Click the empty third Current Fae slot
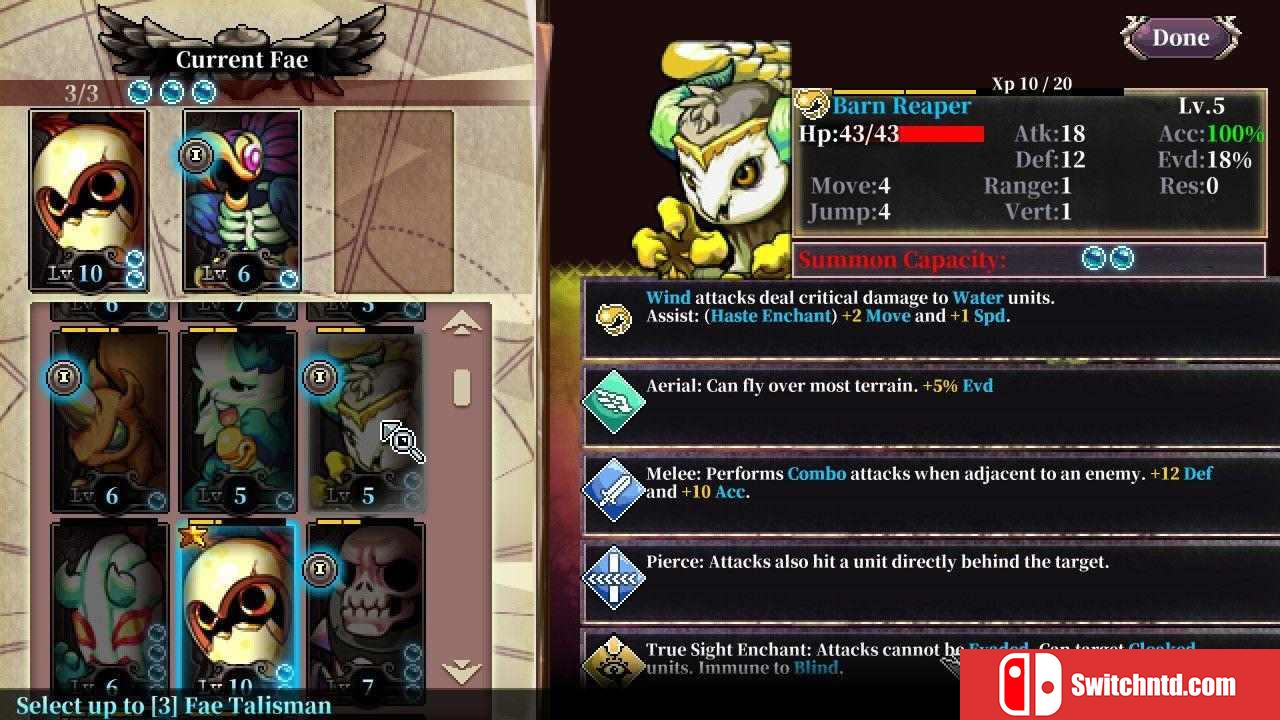Screen dimensions: 1280x720 (x=393, y=200)
